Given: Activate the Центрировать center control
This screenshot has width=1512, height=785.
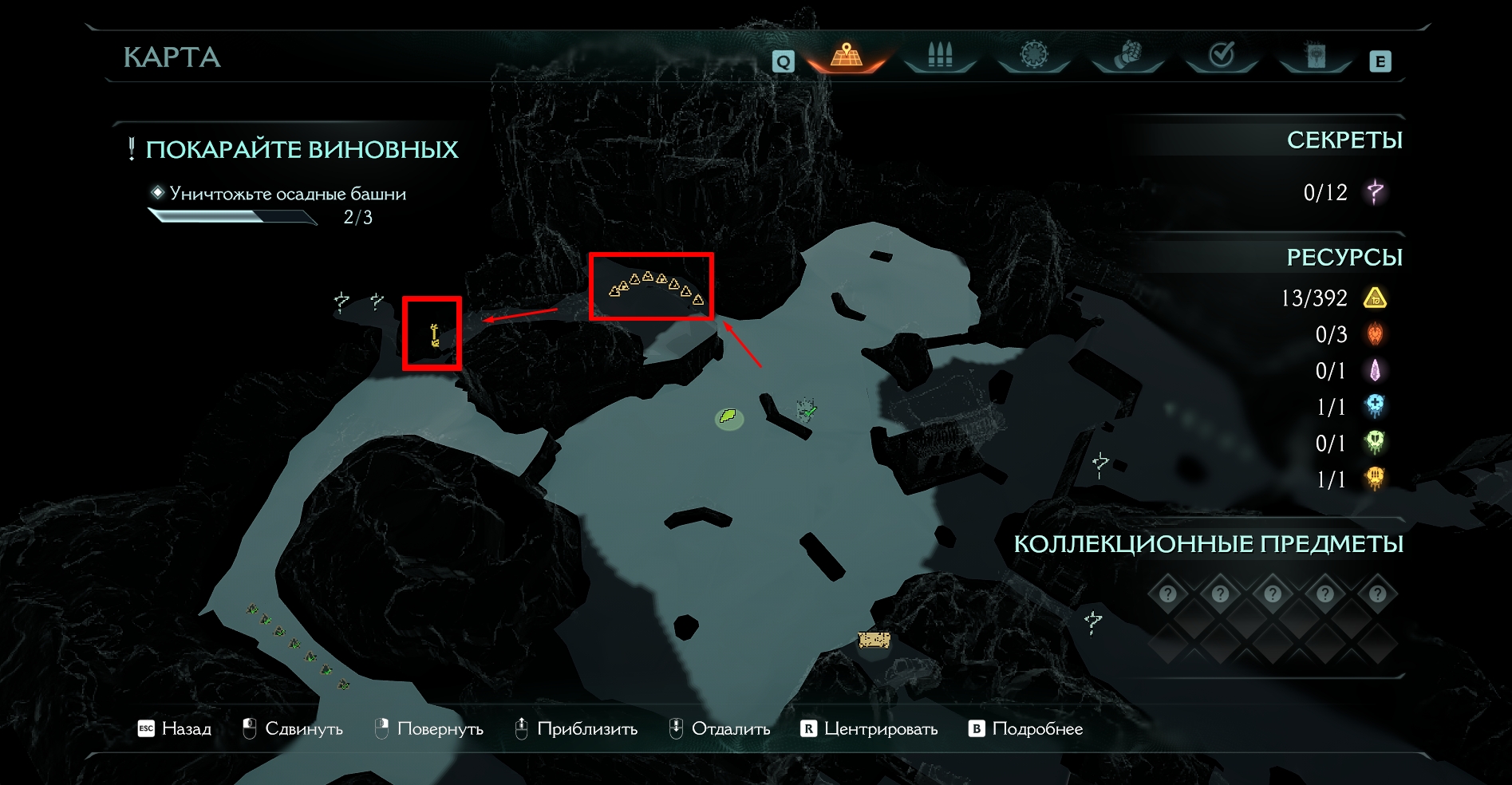Looking at the screenshot, I should [869, 728].
